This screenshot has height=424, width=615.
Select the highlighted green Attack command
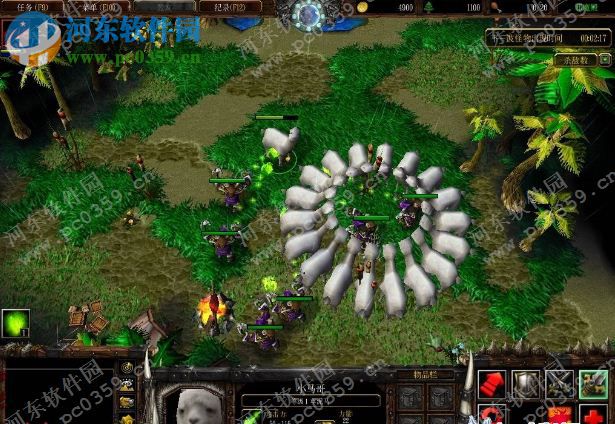tap(594, 383)
